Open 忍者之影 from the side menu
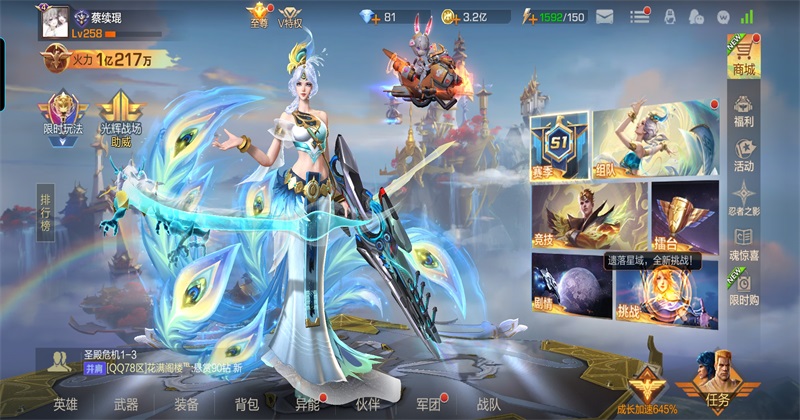Screen dimensions: 800x420 [x=743, y=200]
